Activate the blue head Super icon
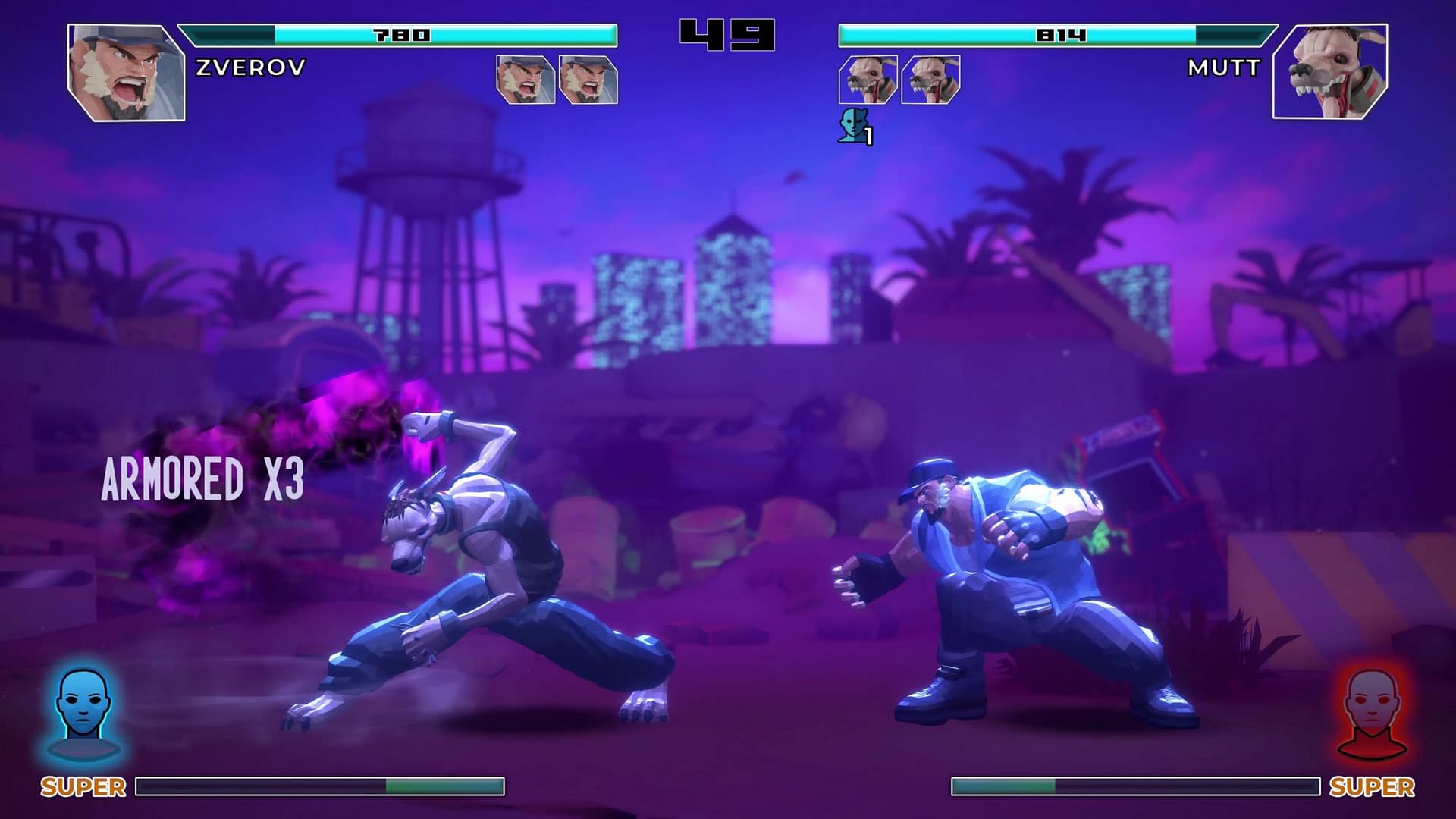Image resolution: width=1456 pixels, height=819 pixels. click(x=83, y=713)
